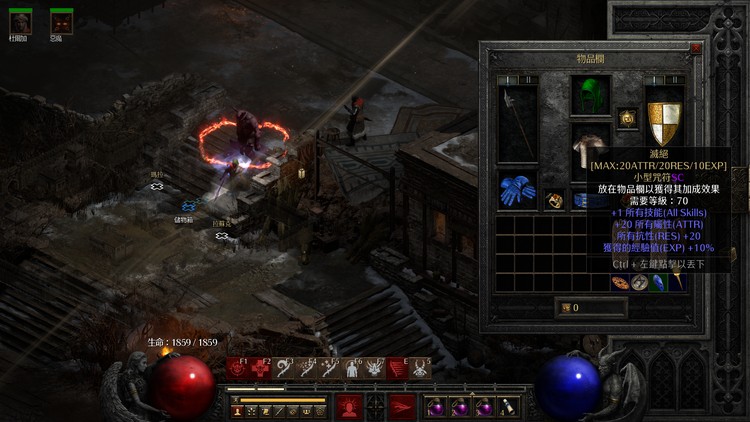Select the left ring slot
The image size is (750, 422).
(x=555, y=200)
